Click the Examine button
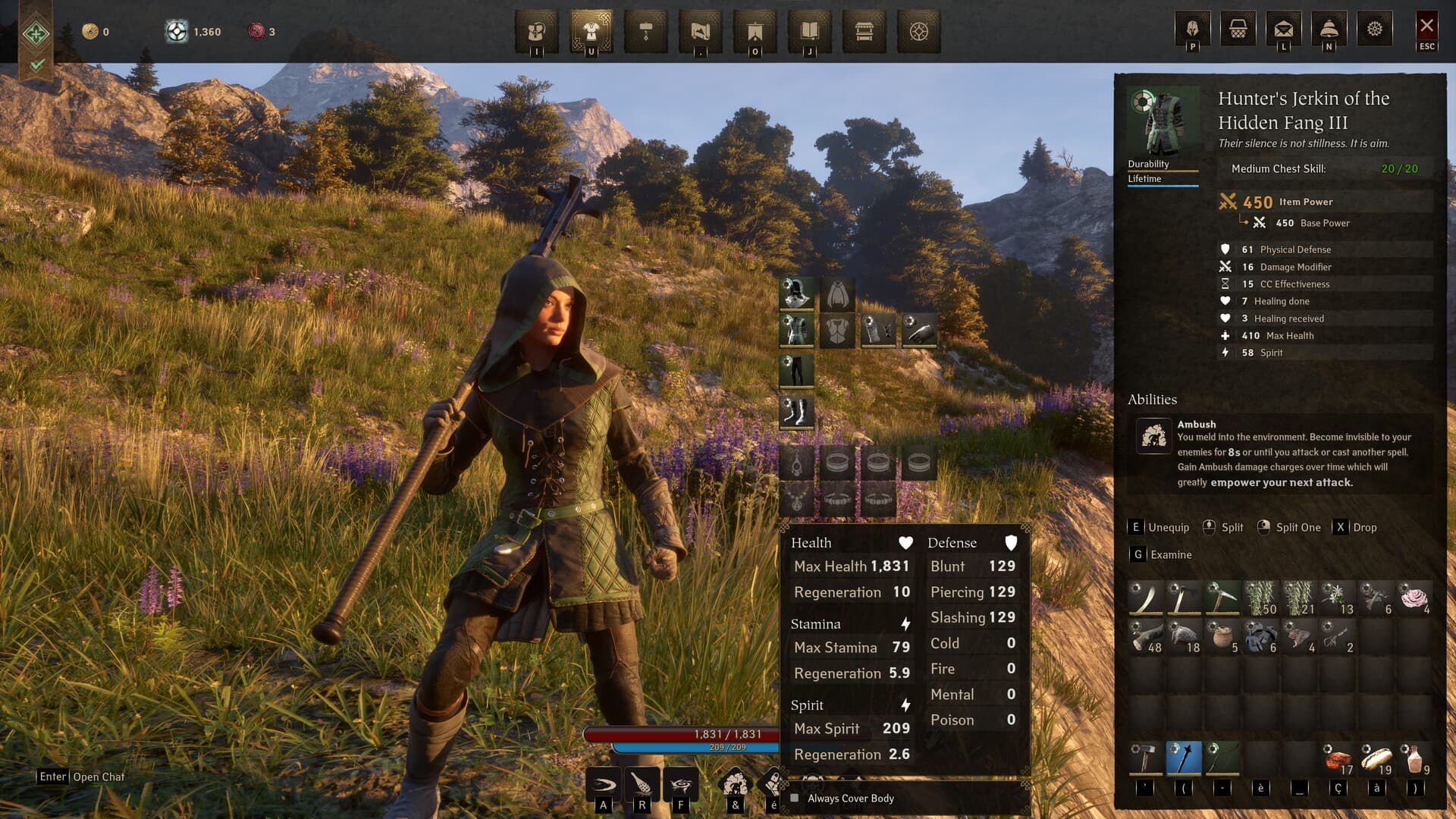 (1169, 554)
